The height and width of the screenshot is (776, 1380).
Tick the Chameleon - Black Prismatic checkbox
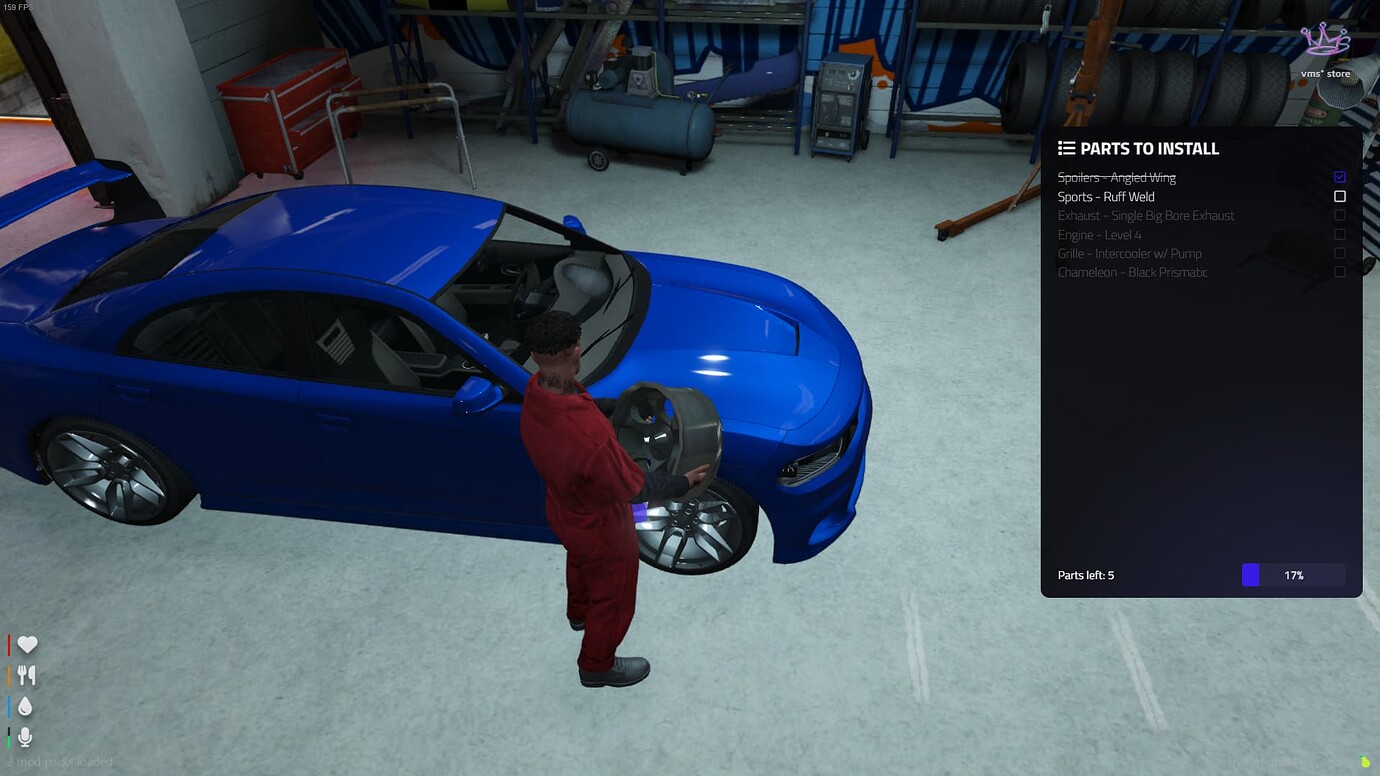(x=1340, y=272)
